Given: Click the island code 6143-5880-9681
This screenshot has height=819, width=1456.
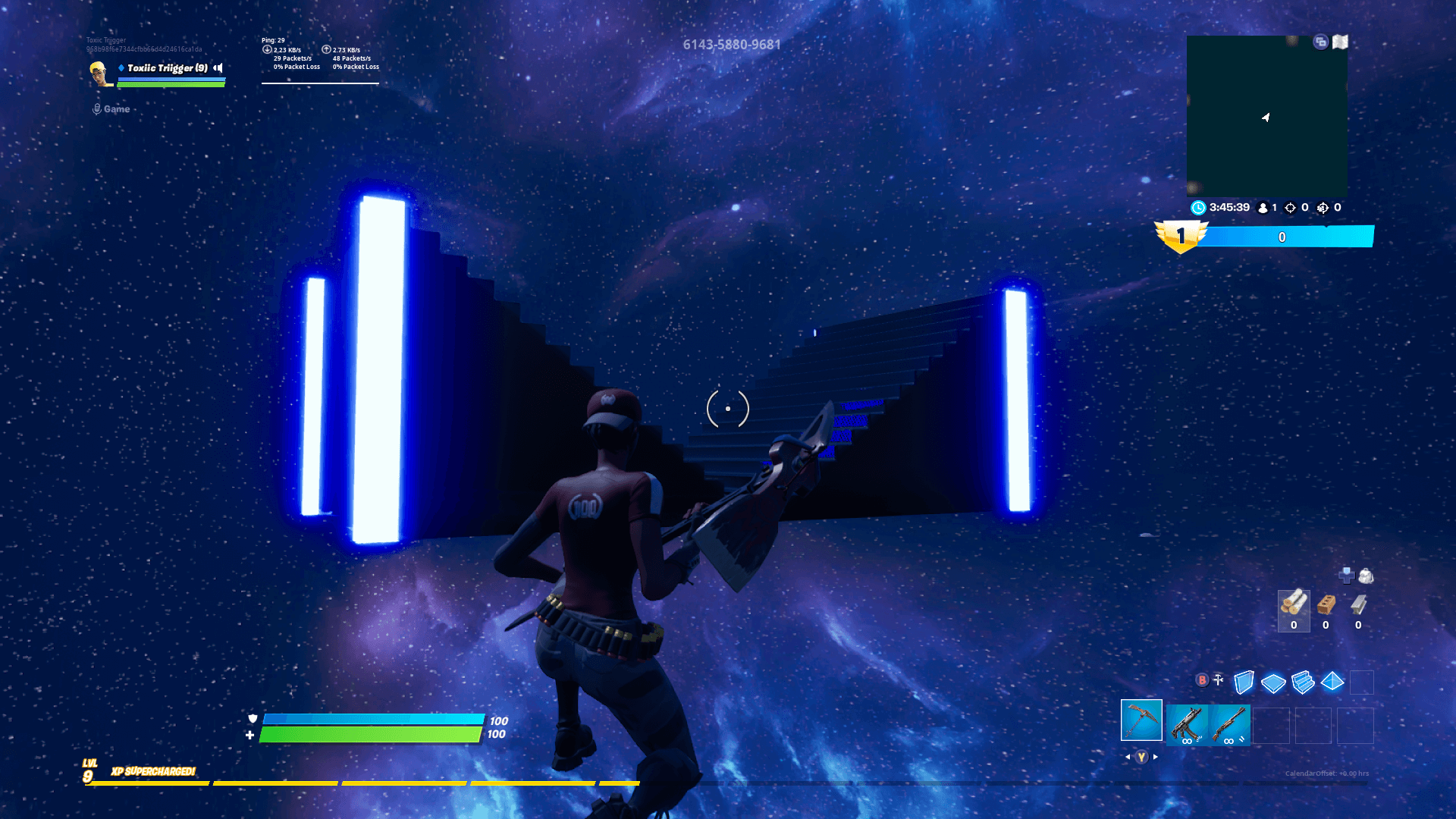Looking at the screenshot, I should (x=732, y=45).
